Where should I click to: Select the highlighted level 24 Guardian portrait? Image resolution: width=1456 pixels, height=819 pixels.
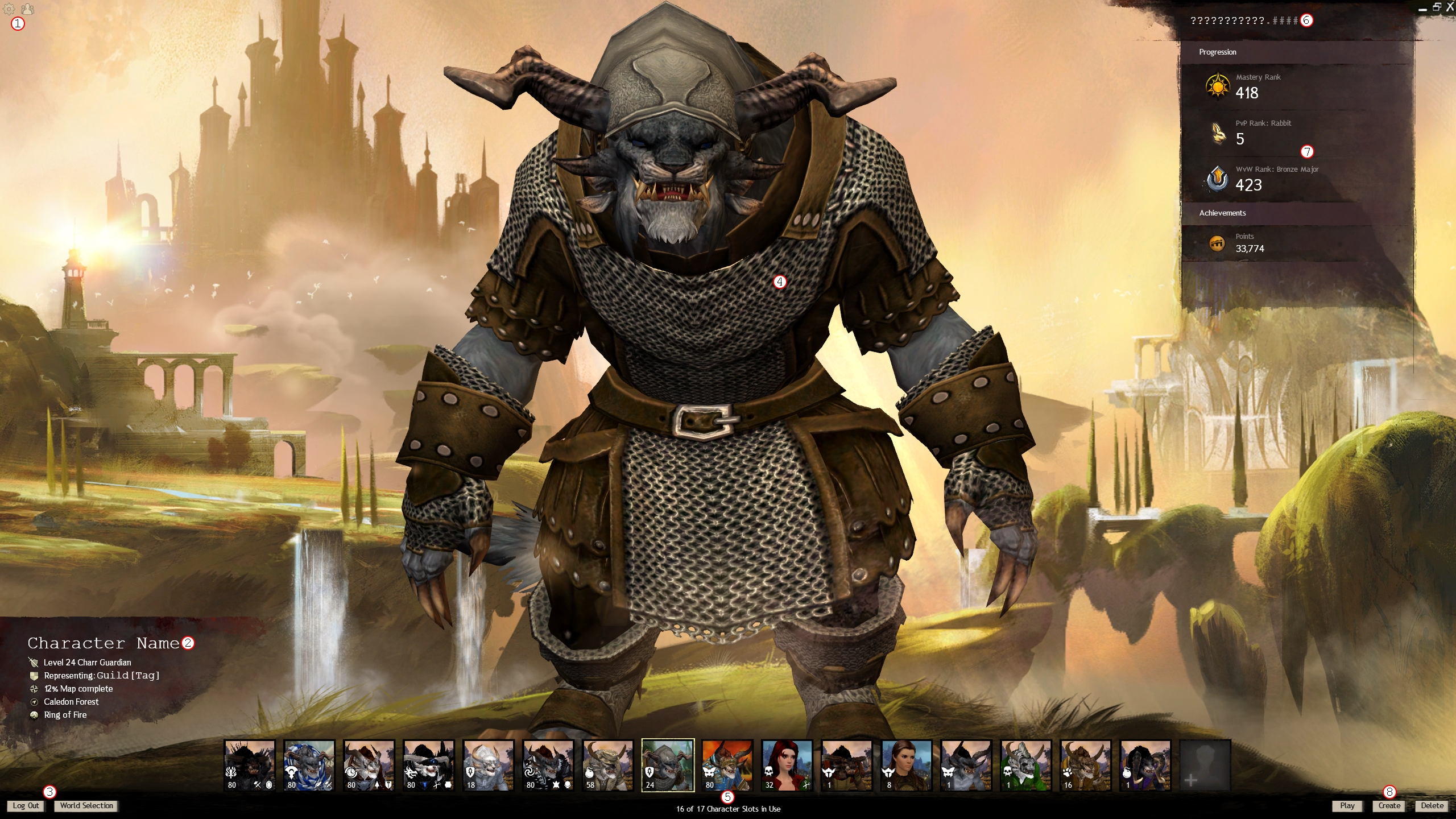[x=668, y=765]
